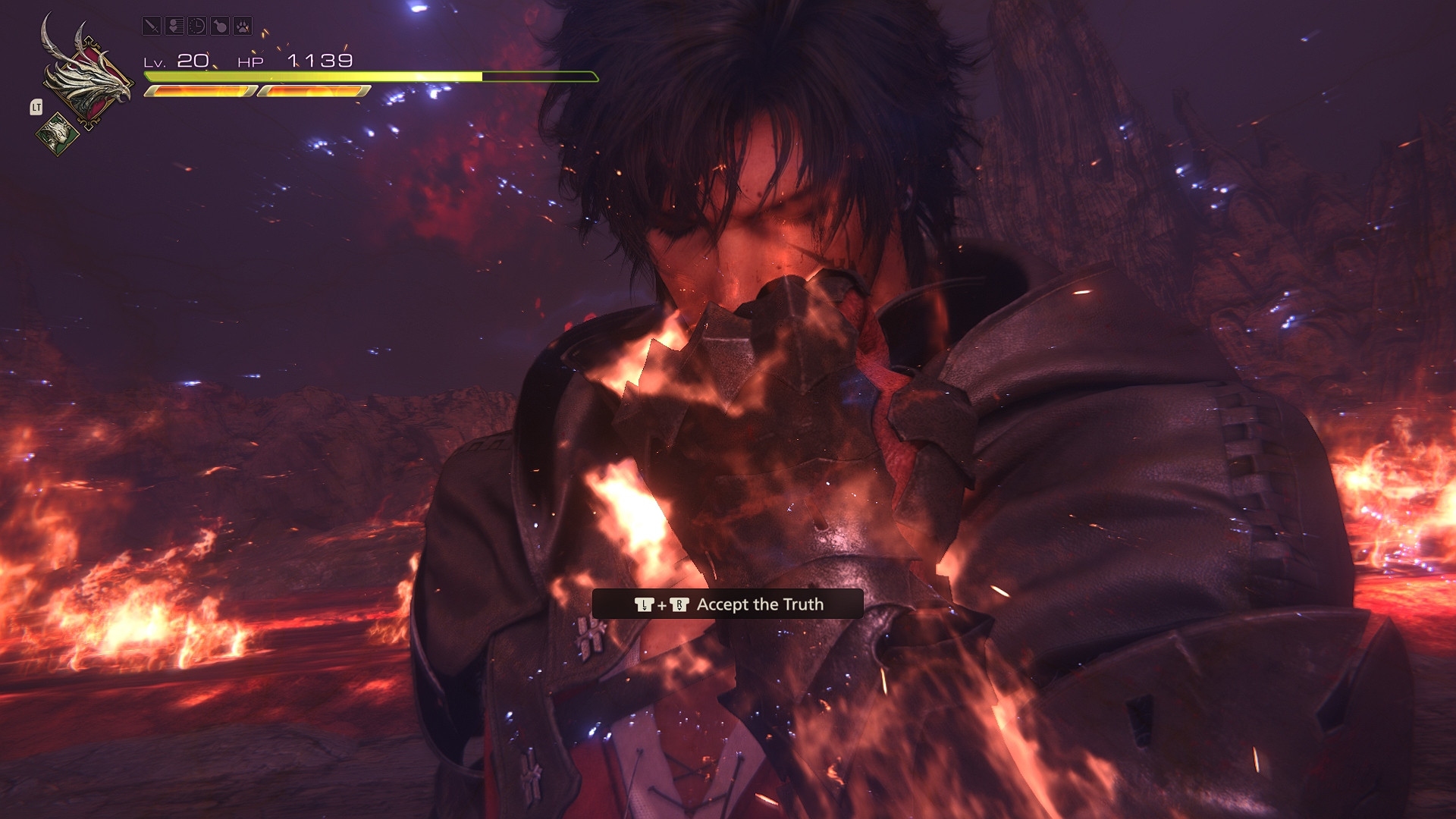The width and height of the screenshot is (1456, 819).
Task: Switch to the green Garuda Eikon icon
Action: (x=58, y=134)
